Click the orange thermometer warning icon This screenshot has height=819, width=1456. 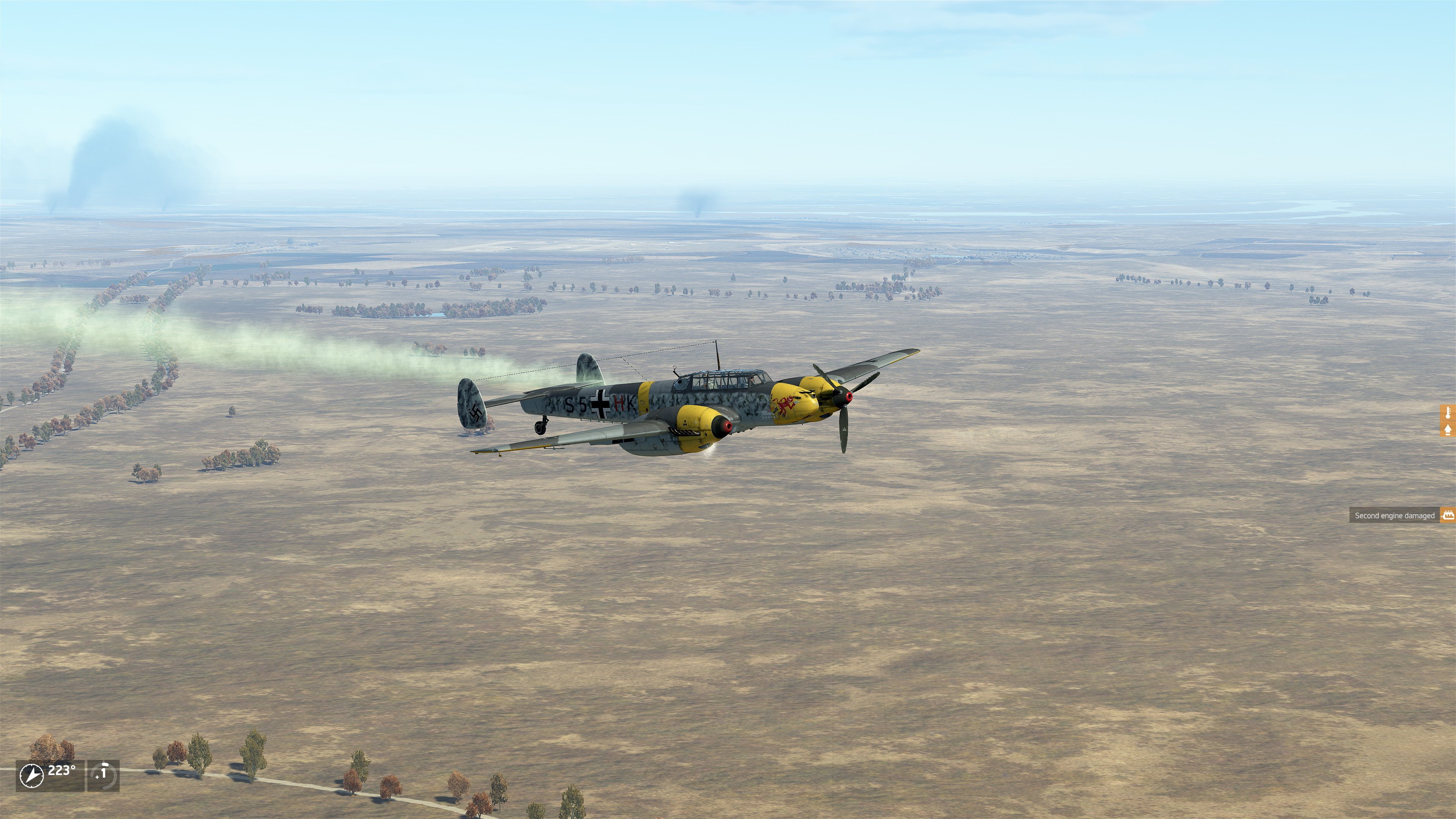(1449, 413)
